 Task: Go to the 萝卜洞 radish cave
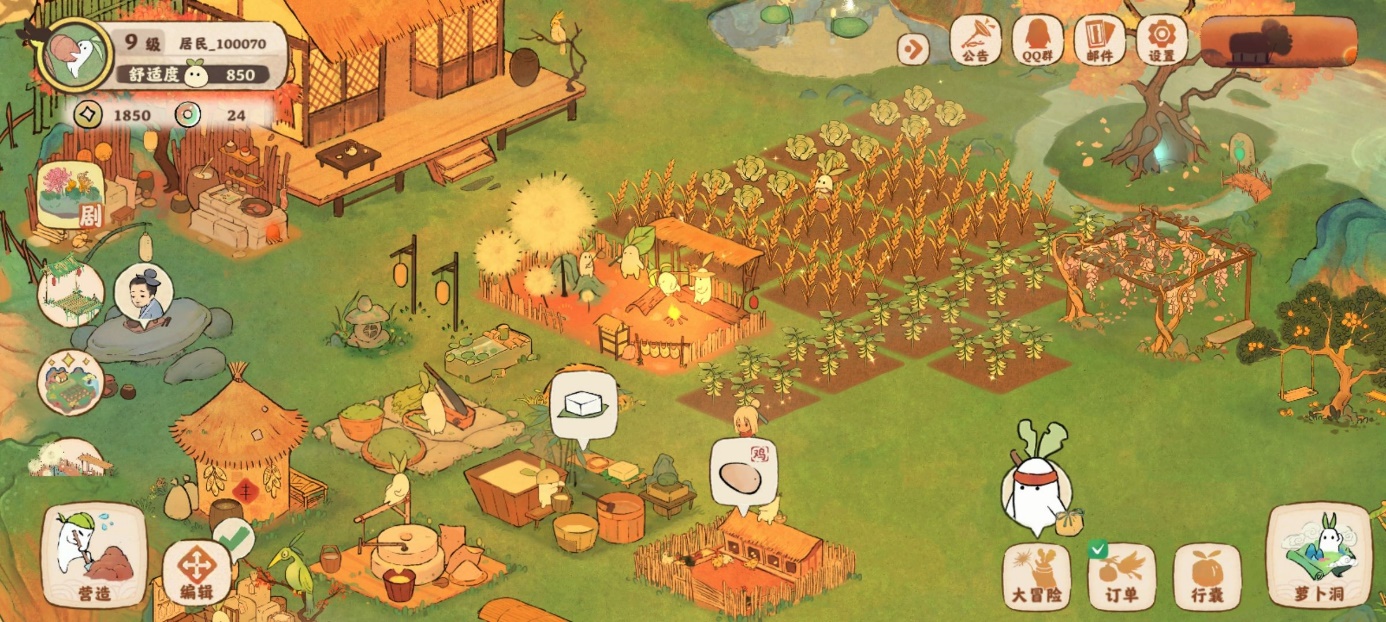pyautogui.click(x=1318, y=556)
